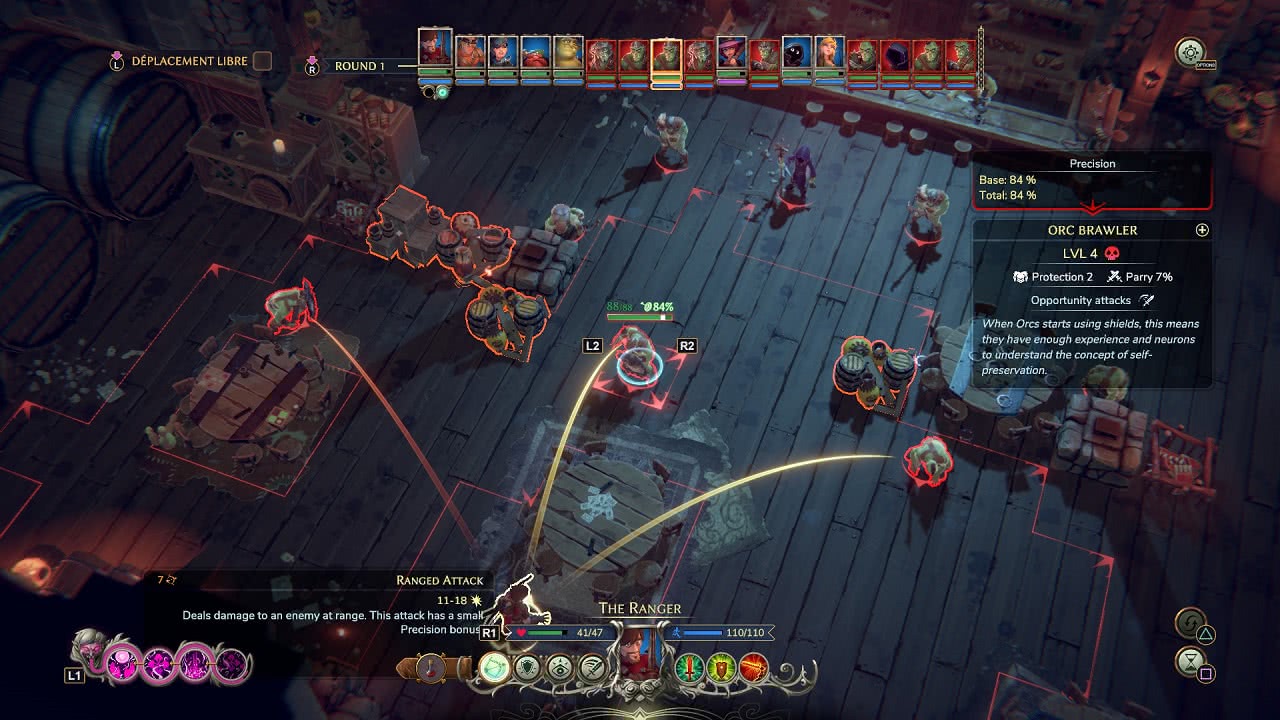Trigger the green shield ability
Viewport: 1280px width, 720px height.
click(x=720, y=668)
